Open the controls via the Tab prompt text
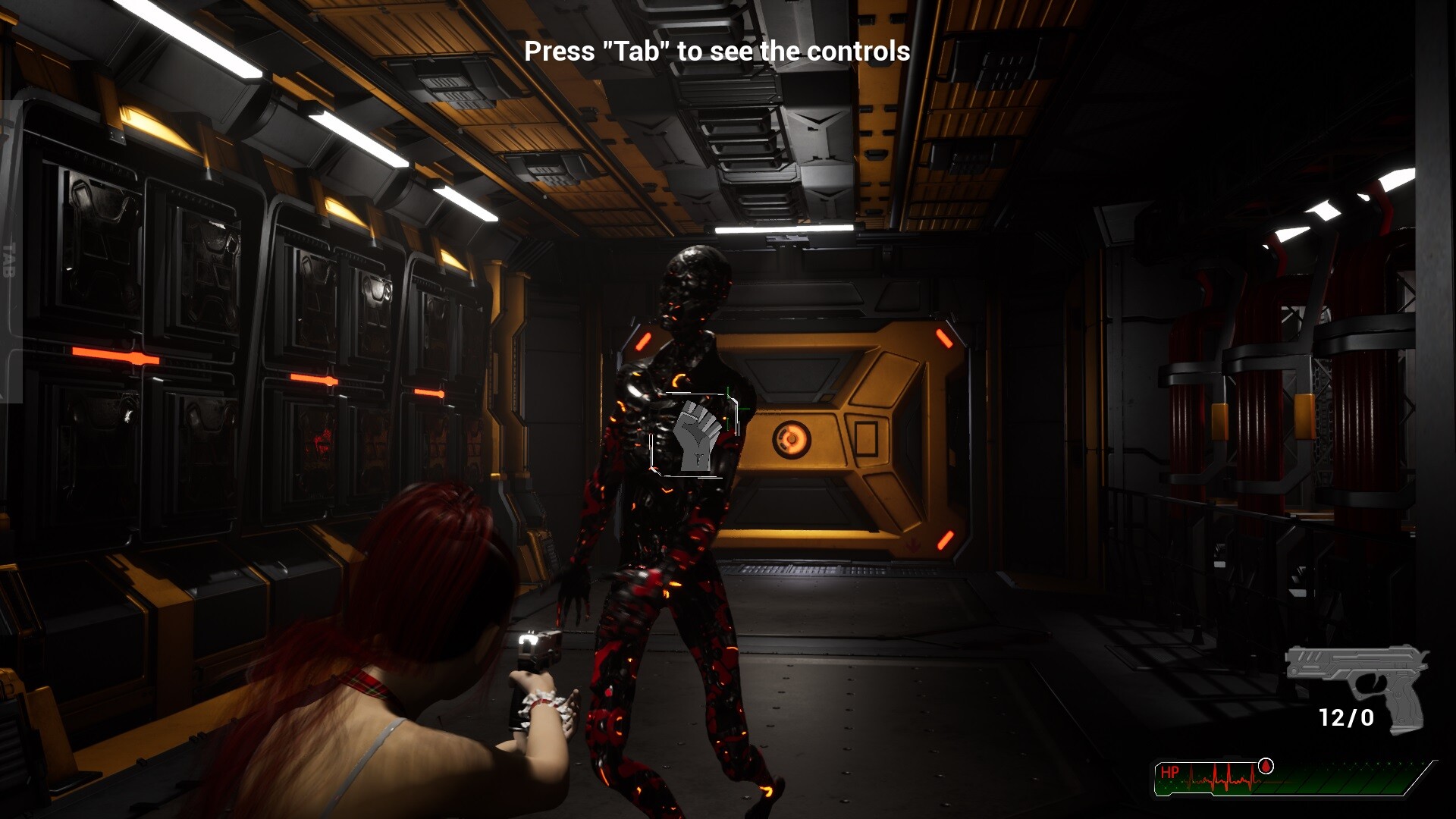The height and width of the screenshot is (819, 1456). point(717,52)
